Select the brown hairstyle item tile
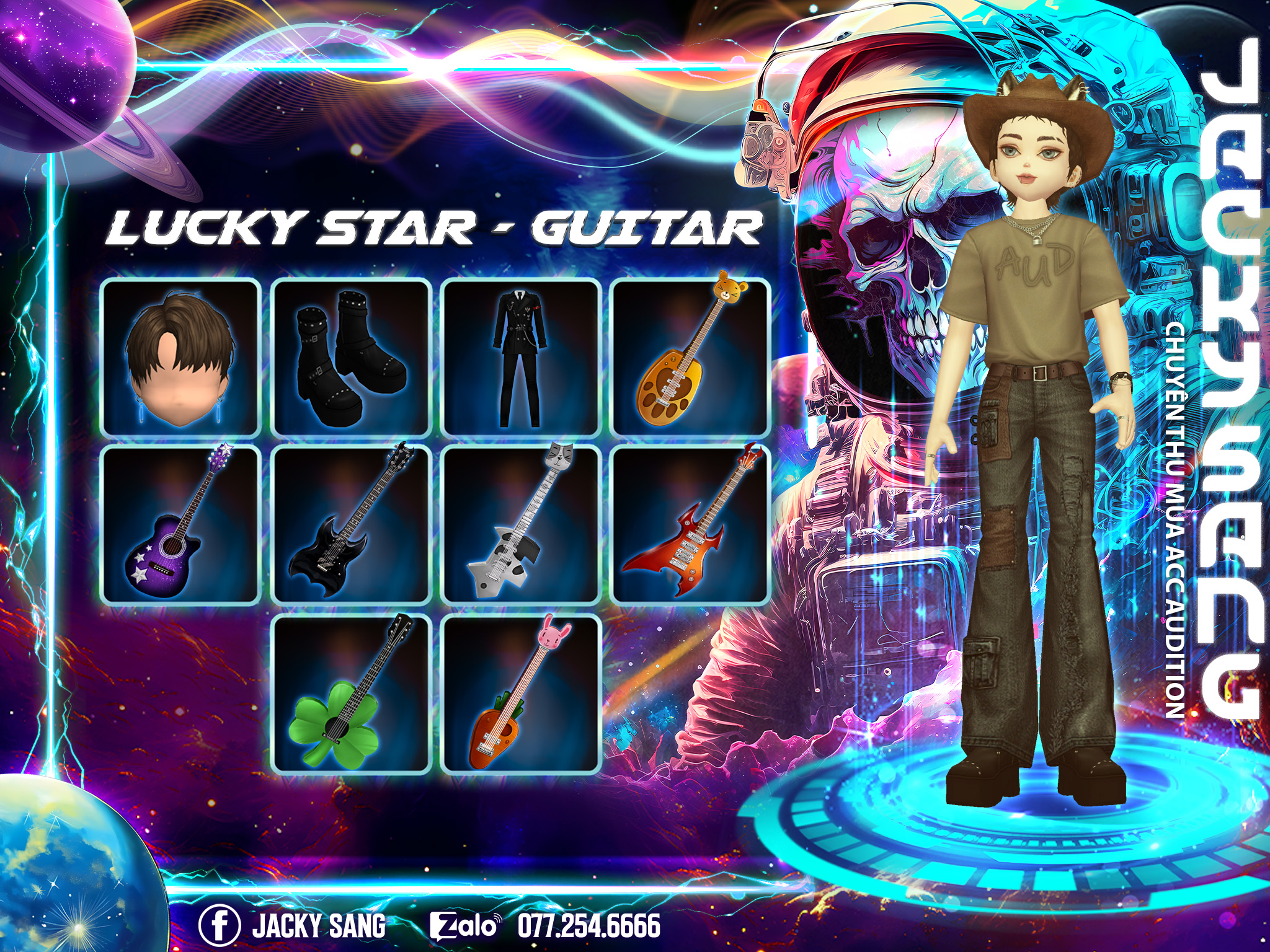This screenshot has height=952, width=1270. point(180,358)
